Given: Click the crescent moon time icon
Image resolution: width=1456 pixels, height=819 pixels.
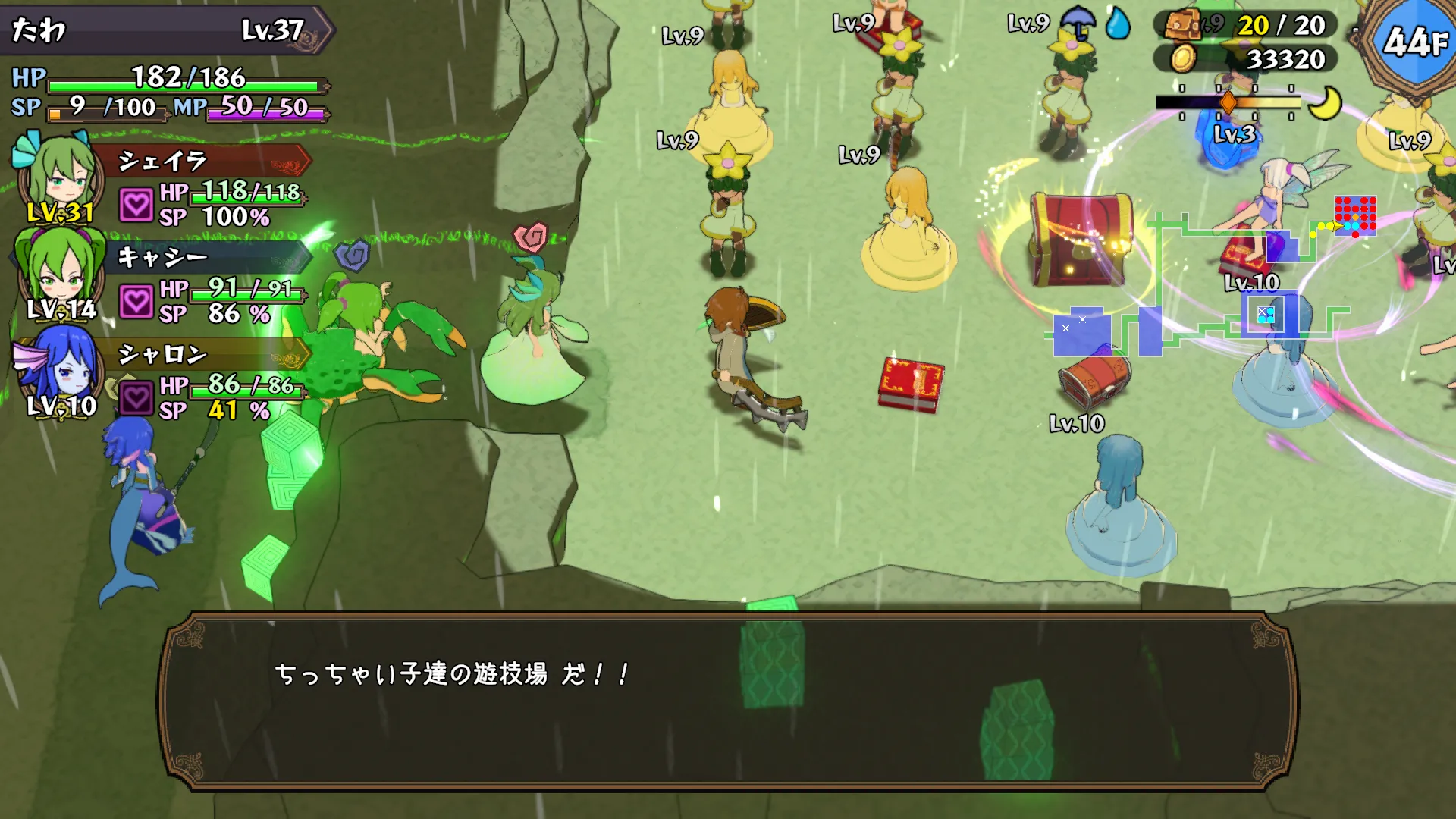Looking at the screenshot, I should coord(1326,103).
